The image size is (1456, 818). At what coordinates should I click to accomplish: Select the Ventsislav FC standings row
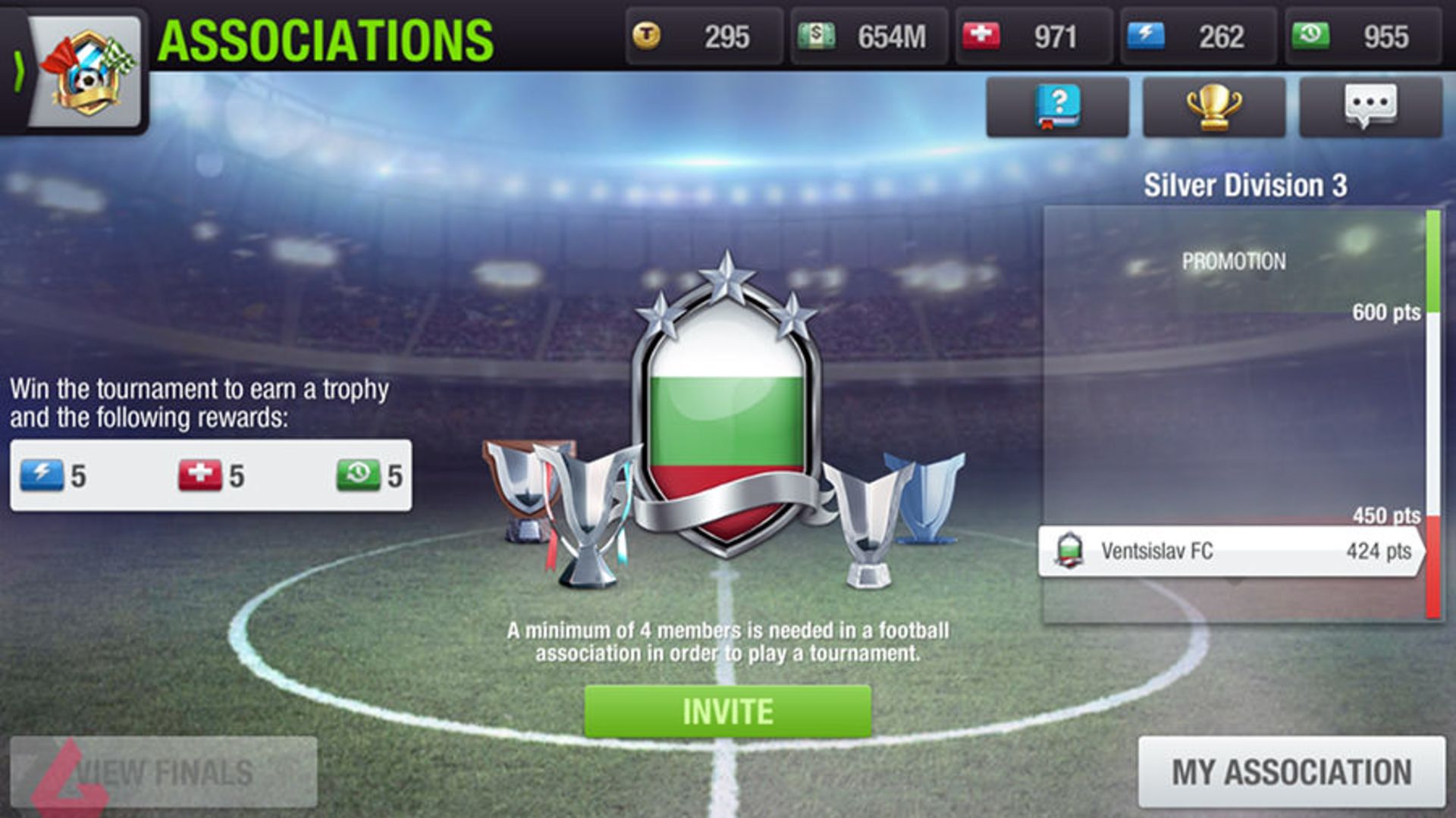pos(1232,551)
